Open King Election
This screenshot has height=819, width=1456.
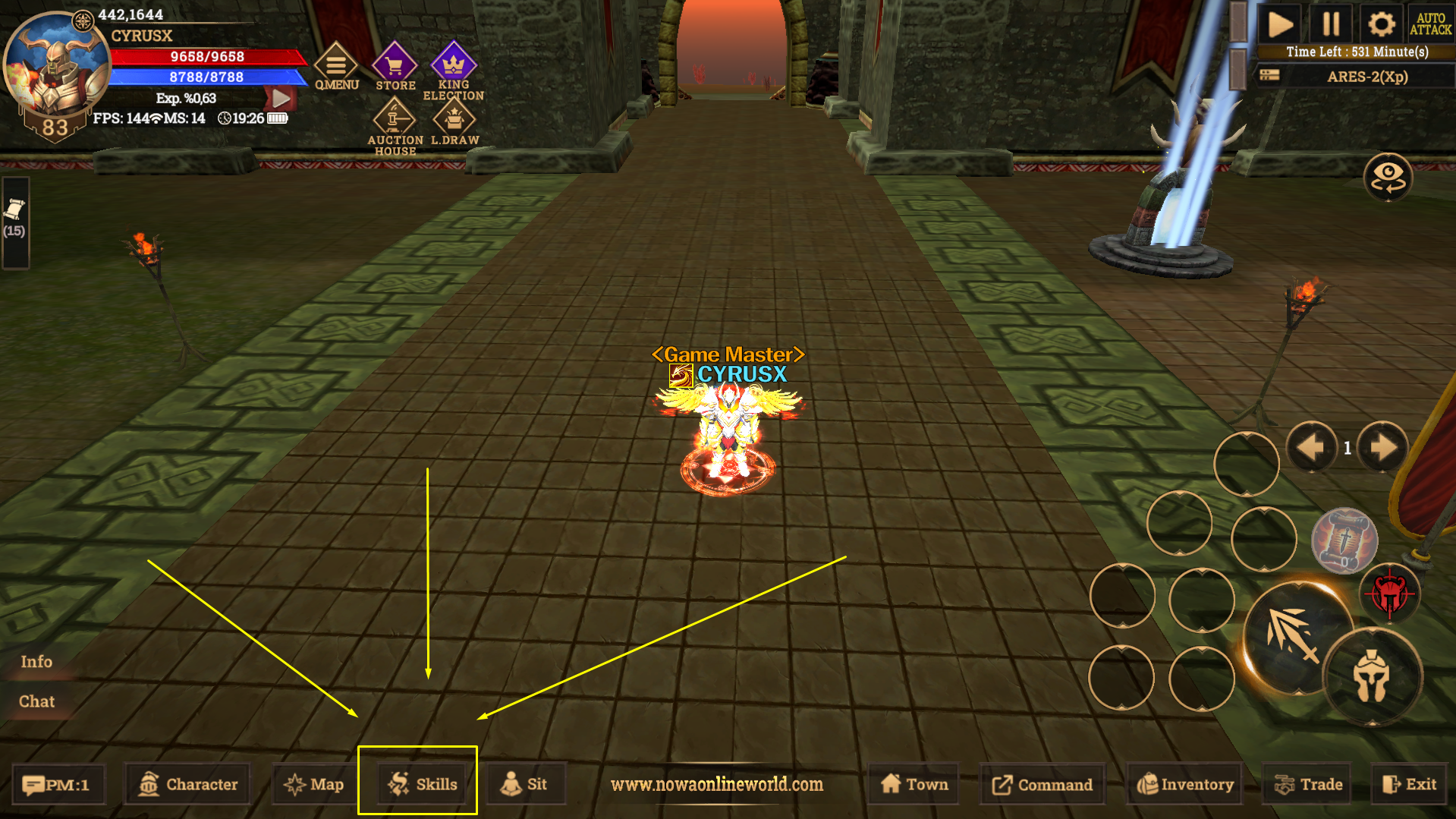tap(453, 71)
